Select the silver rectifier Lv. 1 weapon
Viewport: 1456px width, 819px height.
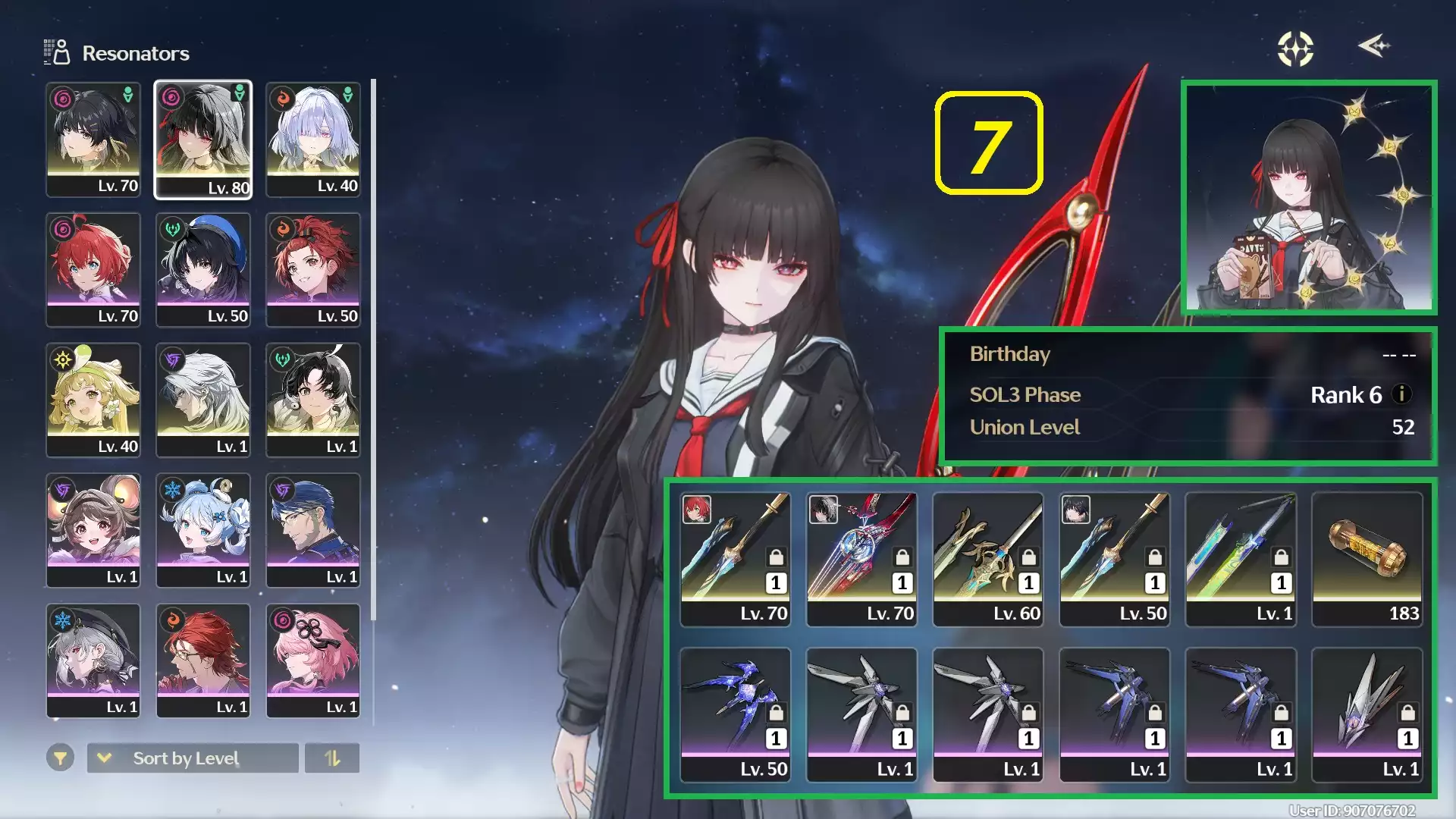click(1367, 714)
